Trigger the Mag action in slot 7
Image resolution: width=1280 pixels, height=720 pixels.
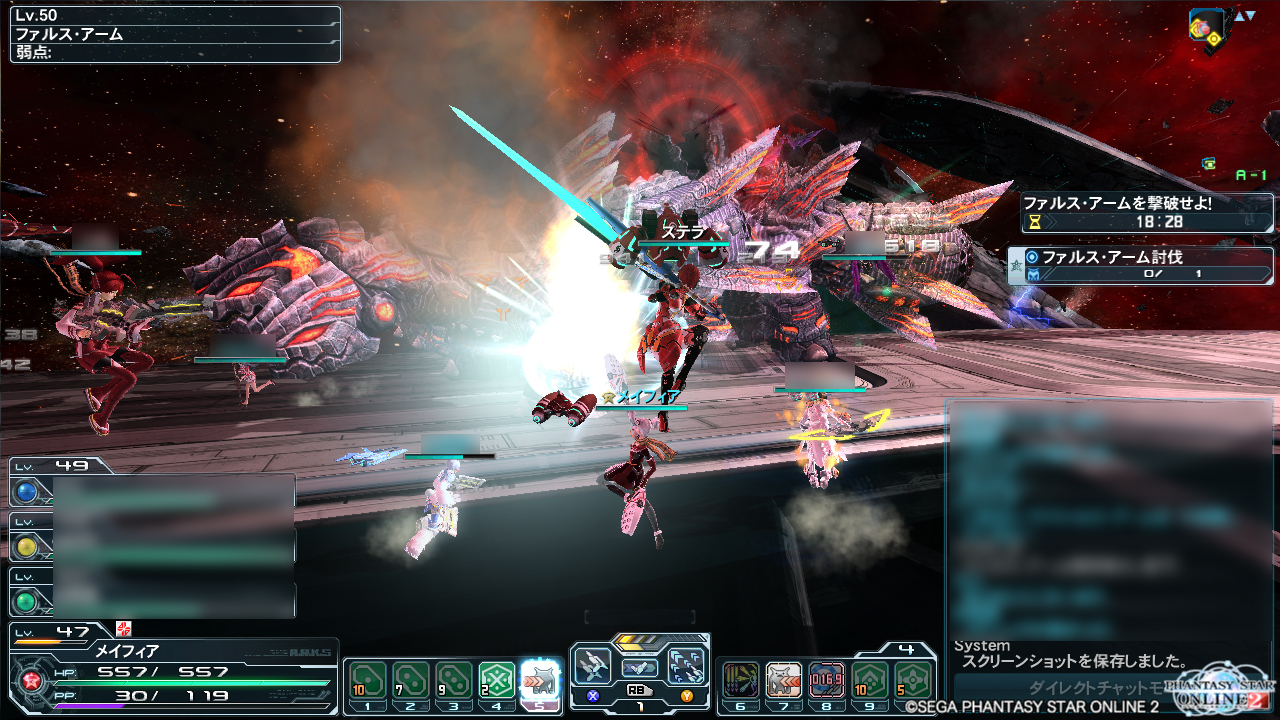[783, 680]
